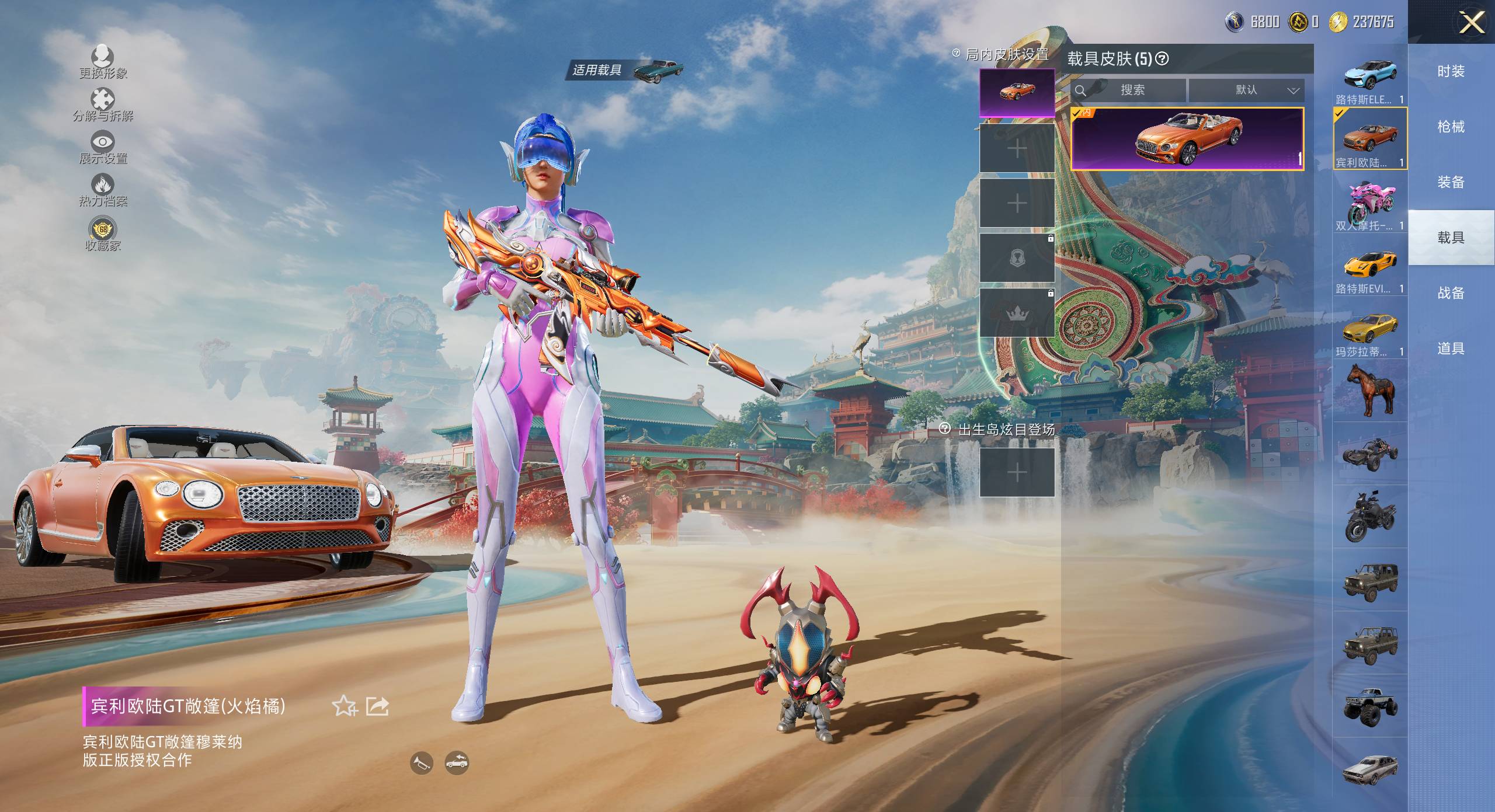Close the inventory with the X button

[1472, 23]
